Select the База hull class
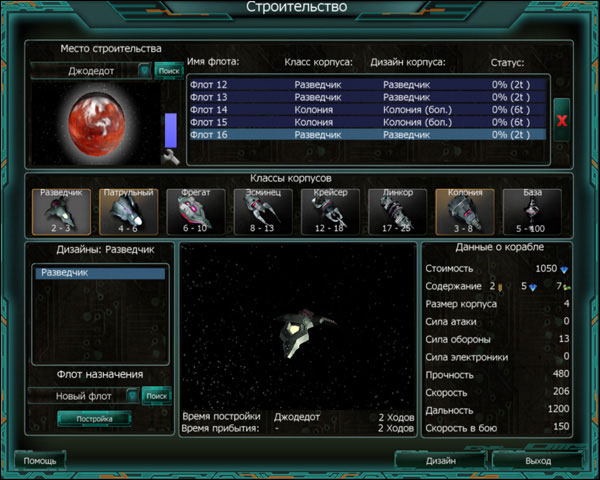The width and height of the screenshot is (600, 480). point(531,212)
